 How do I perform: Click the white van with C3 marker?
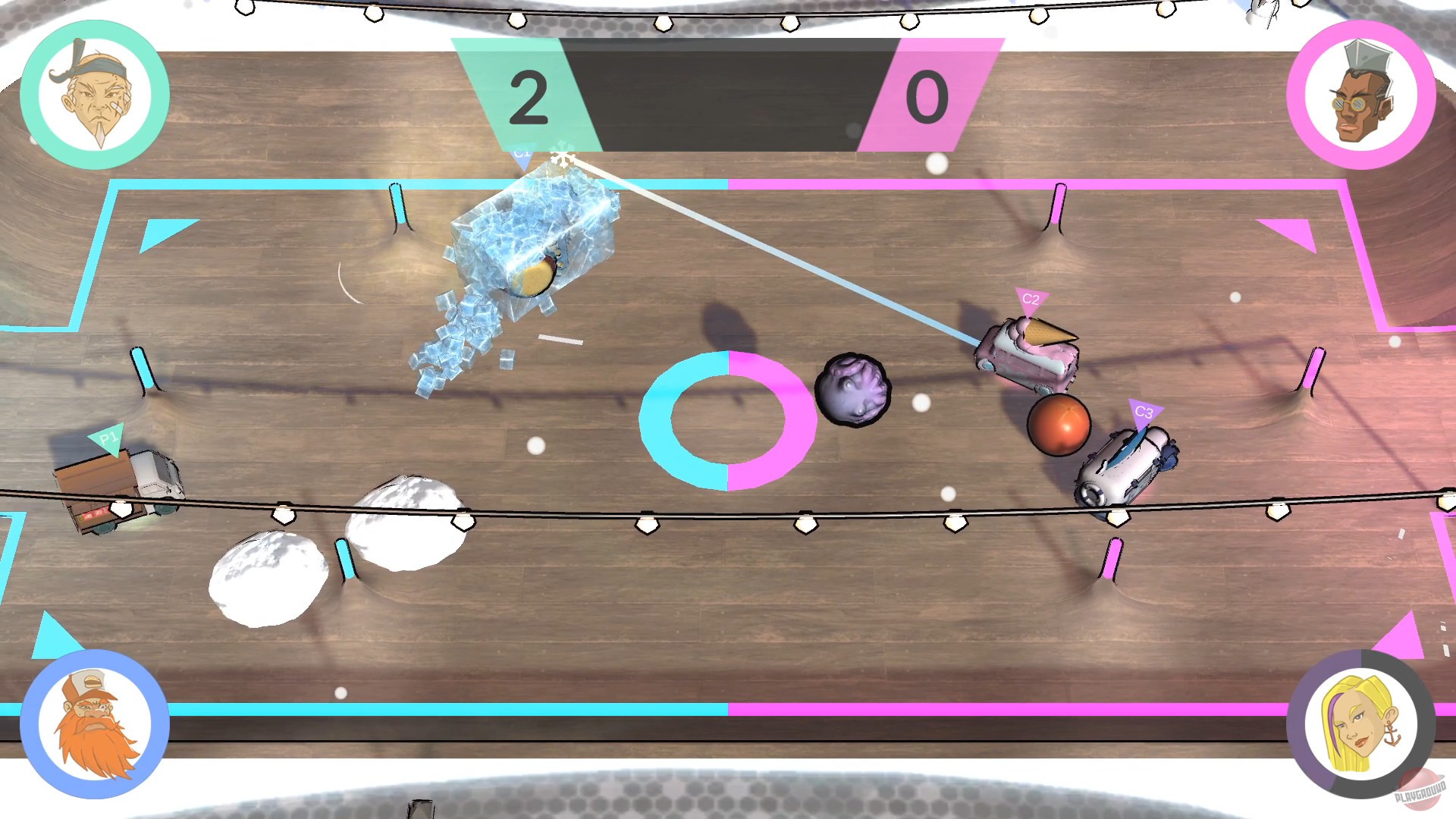pyautogui.click(x=1126, y=466)
